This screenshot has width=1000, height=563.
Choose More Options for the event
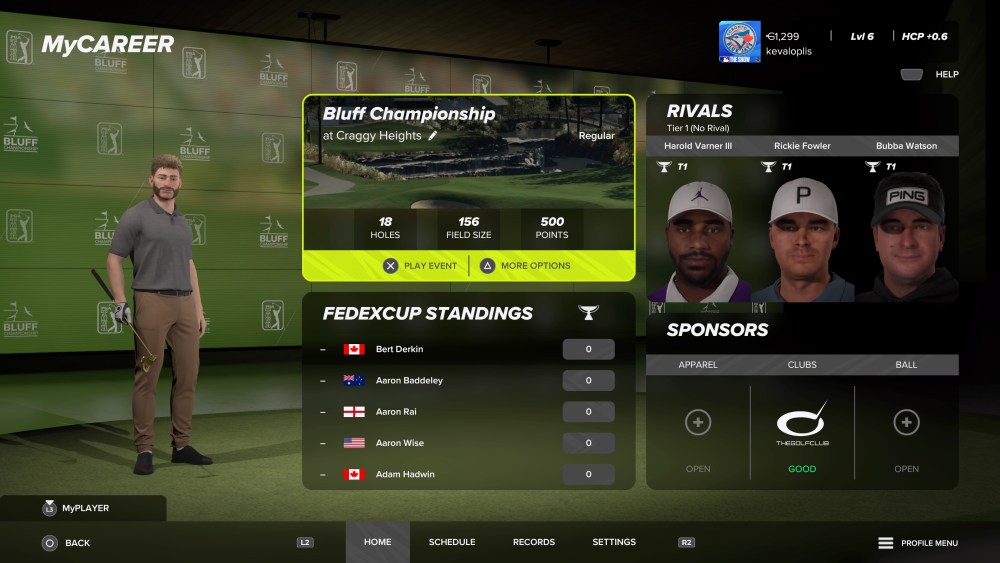(x=525, y=266)
